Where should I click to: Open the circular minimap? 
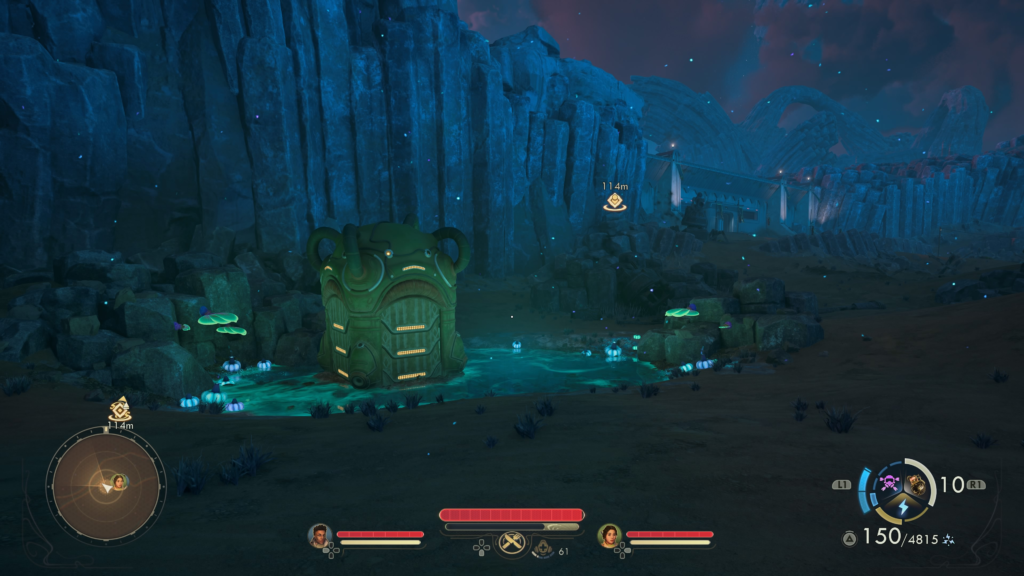tap(105, 485)
